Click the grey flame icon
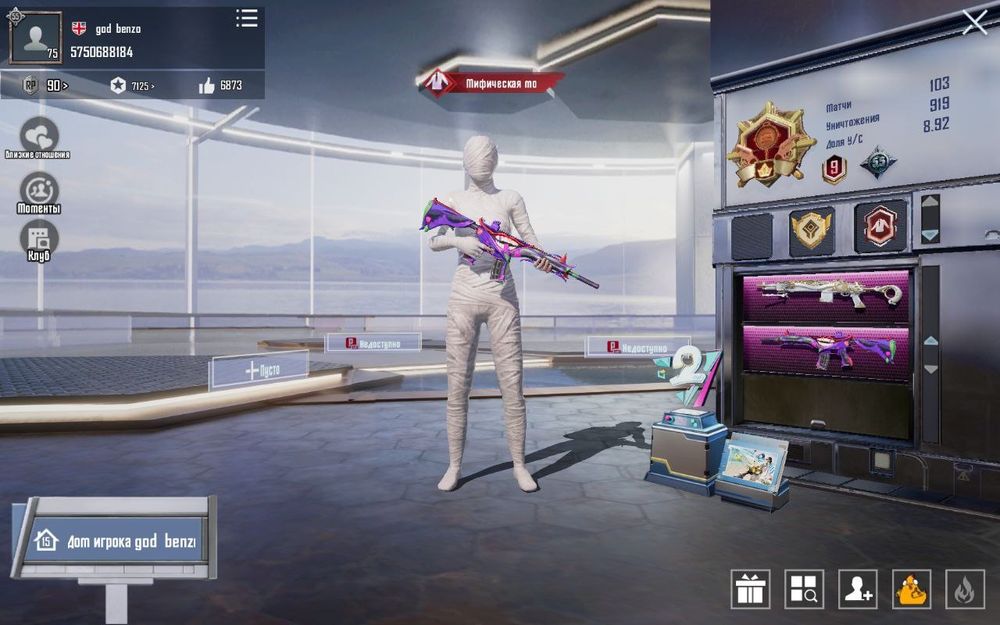 click(965, 589)
